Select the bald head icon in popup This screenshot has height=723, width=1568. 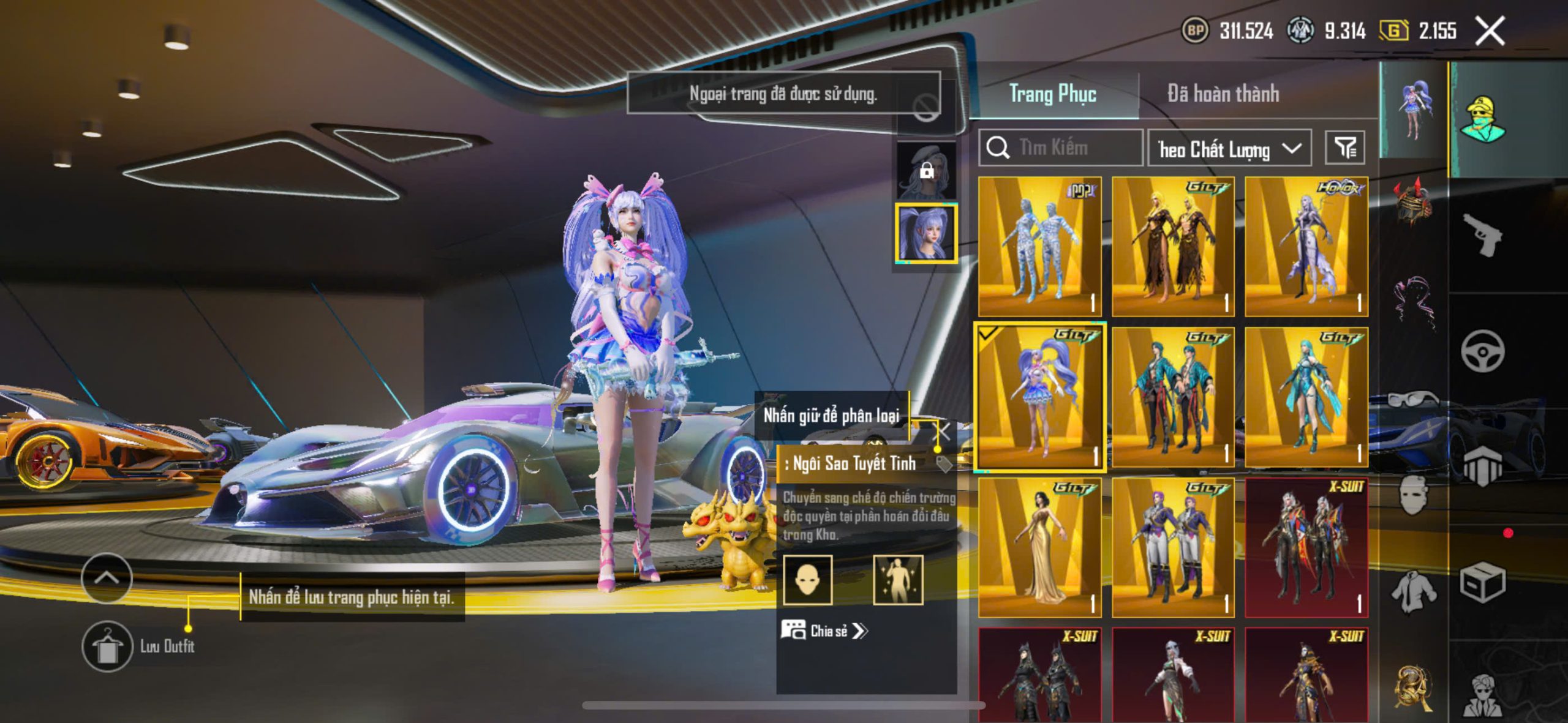pos(807,579)
